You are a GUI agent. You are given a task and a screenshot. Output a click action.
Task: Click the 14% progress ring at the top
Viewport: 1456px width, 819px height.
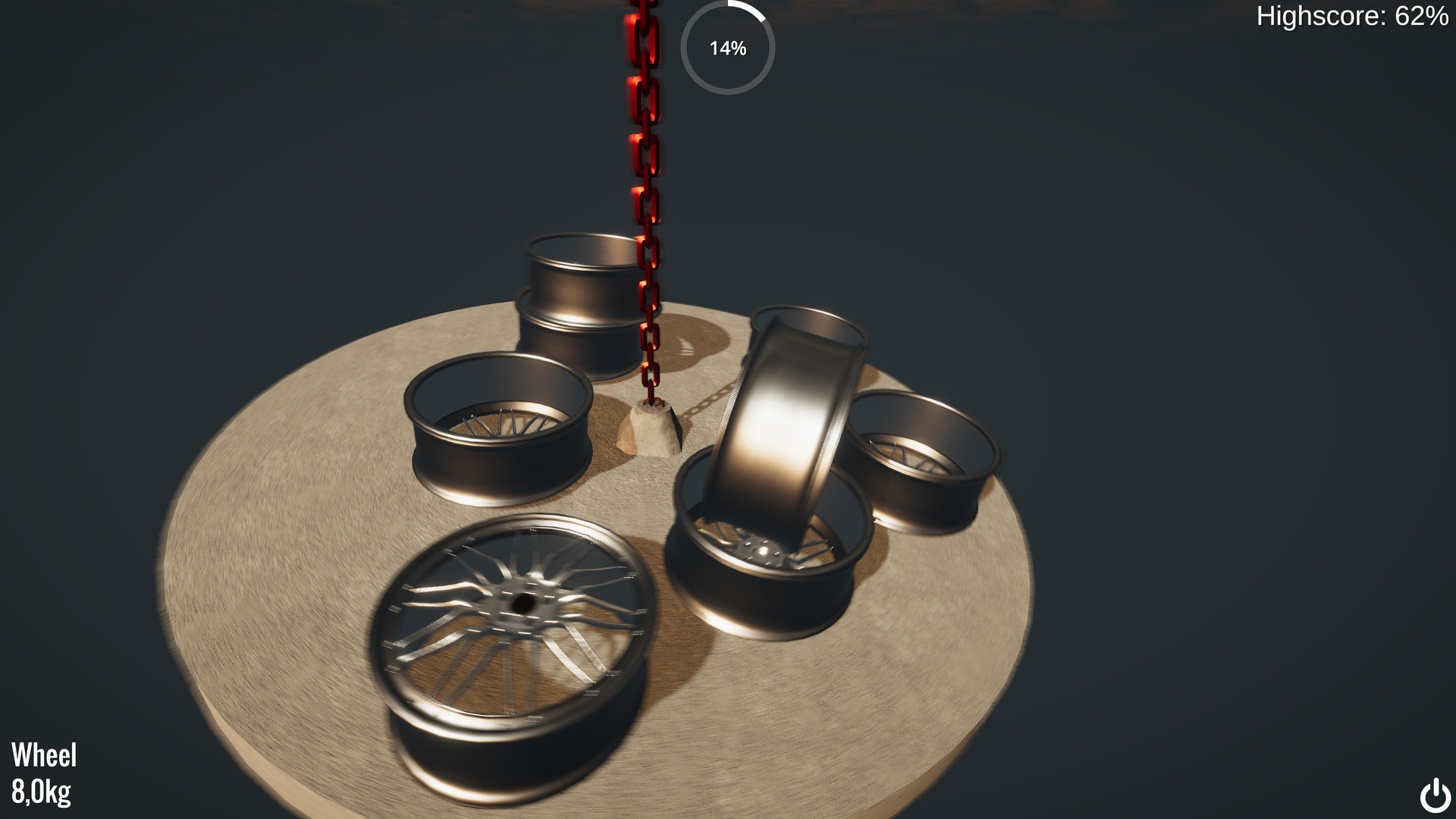[x=728, y=48]
